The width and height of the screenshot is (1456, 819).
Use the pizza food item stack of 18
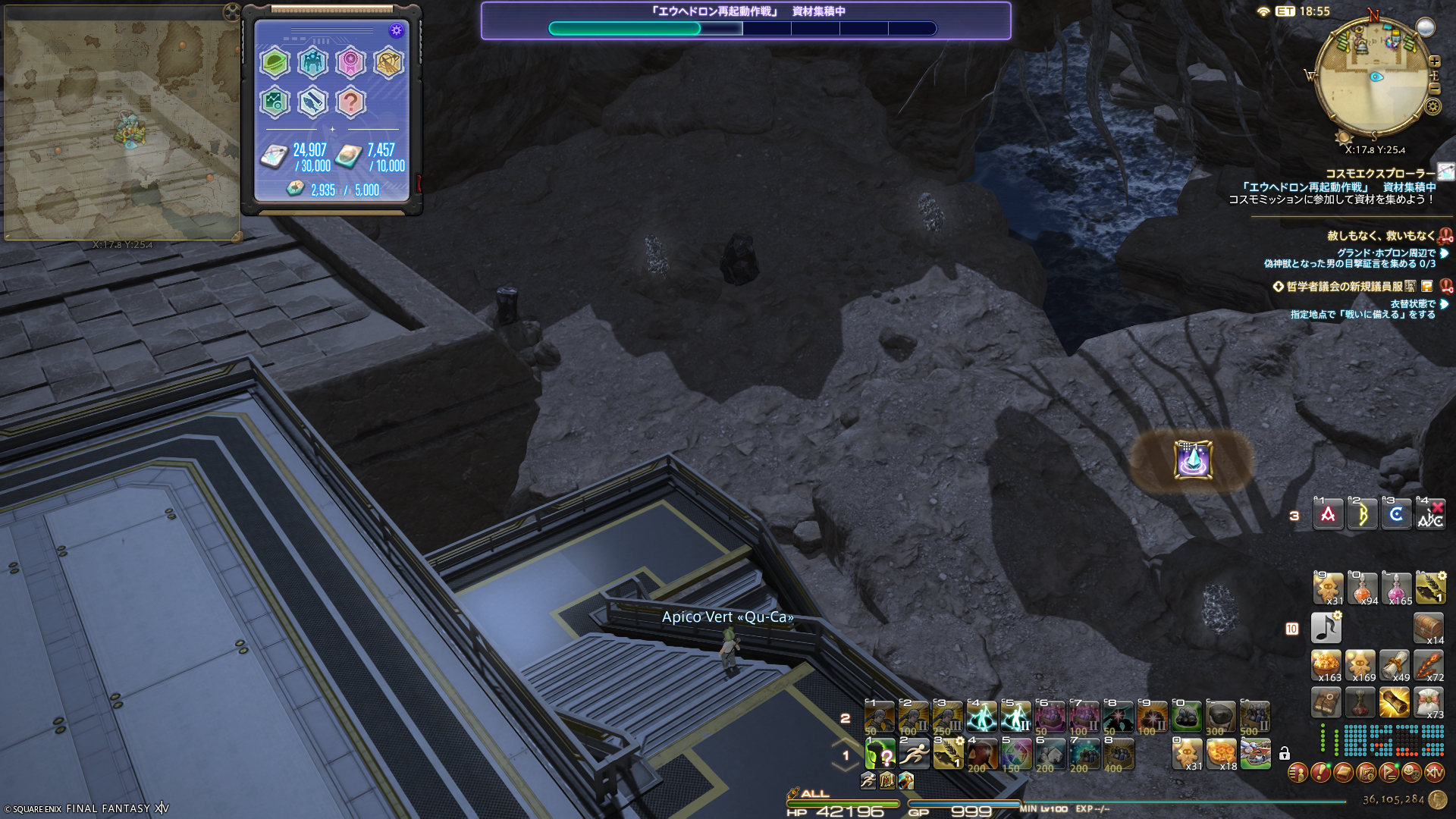pyautogui.click(x=1221, y=754)
